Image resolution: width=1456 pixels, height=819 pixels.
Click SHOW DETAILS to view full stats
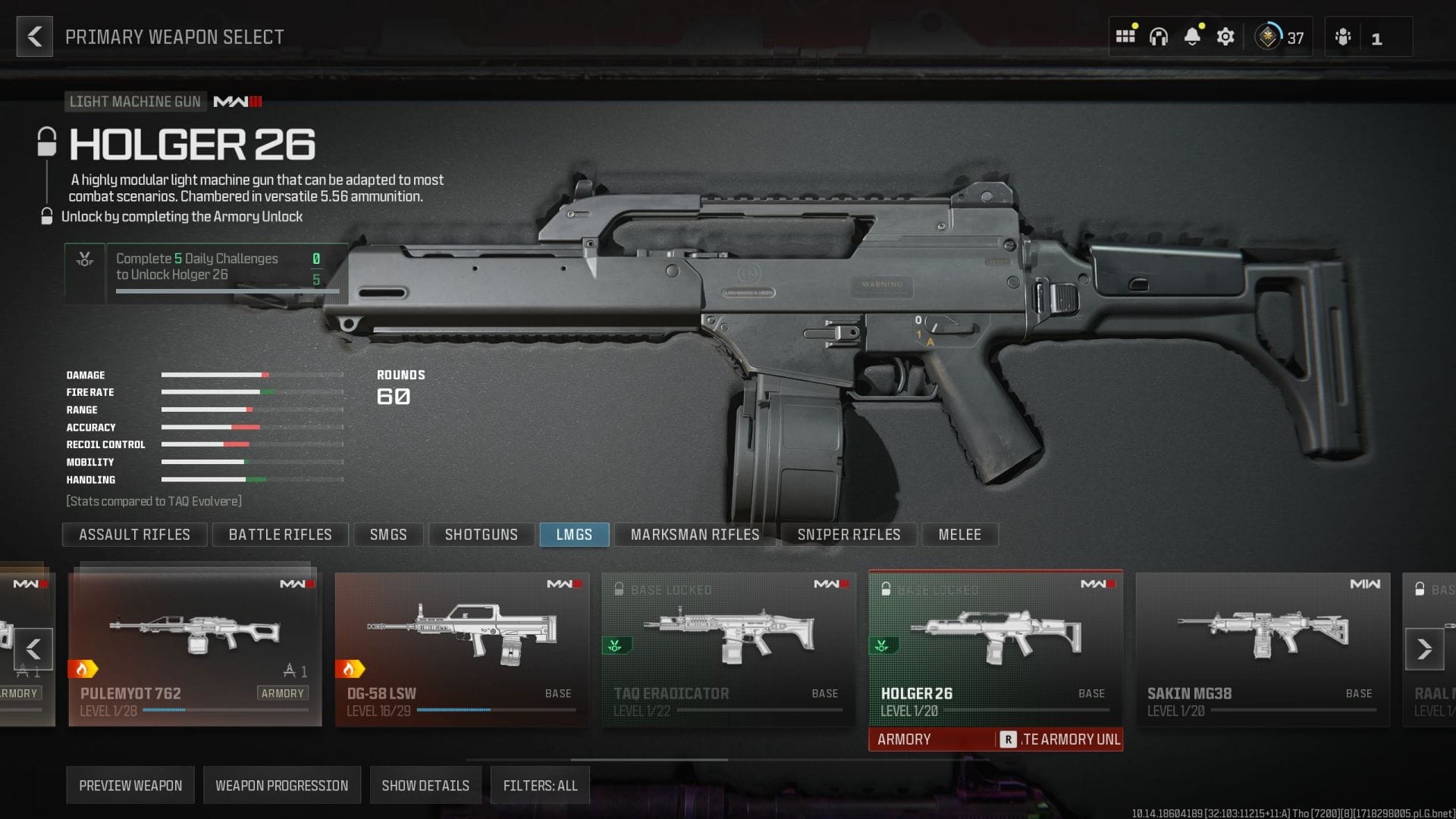coord(425,785)
